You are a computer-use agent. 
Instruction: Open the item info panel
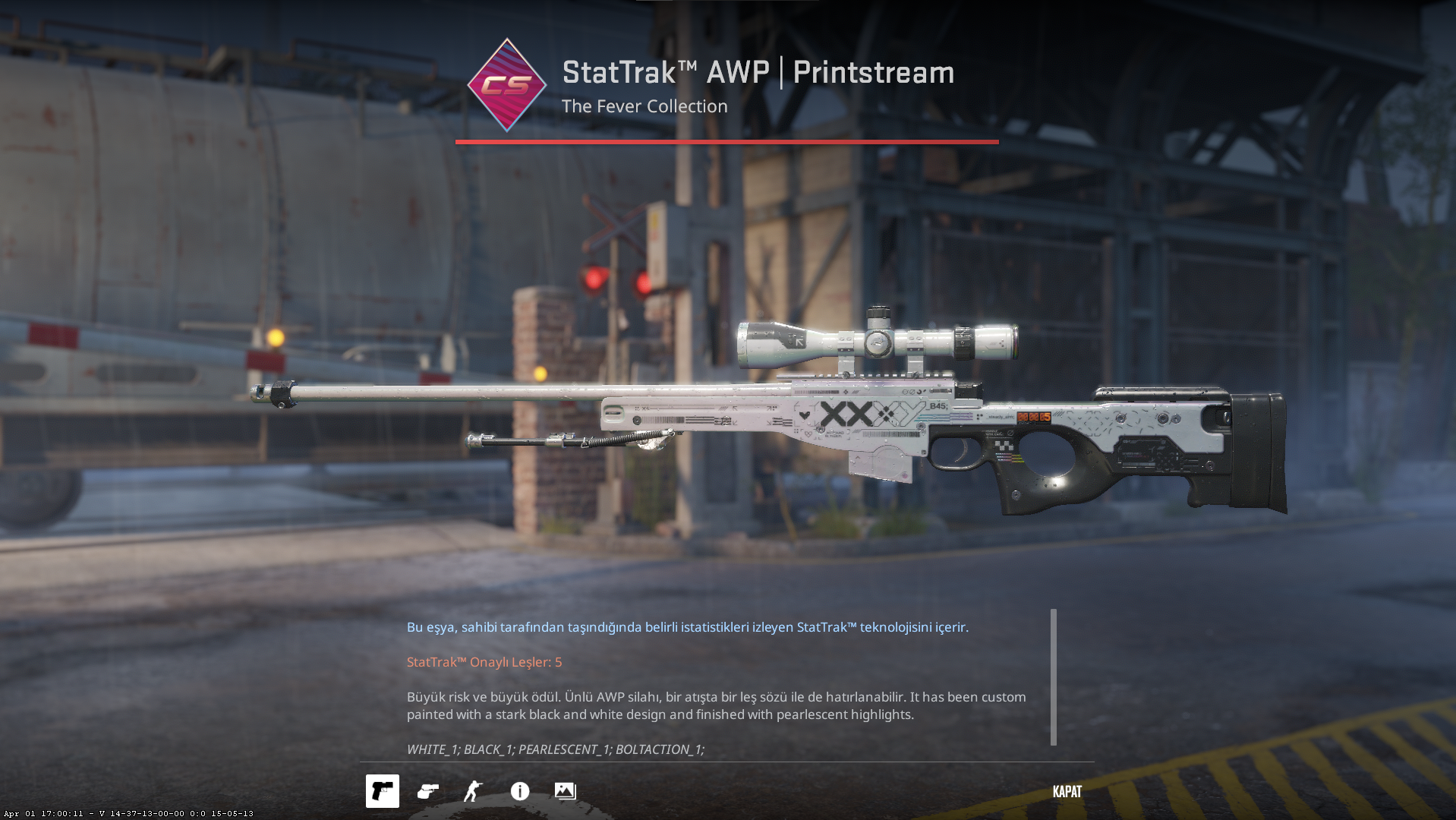(520, 791)
